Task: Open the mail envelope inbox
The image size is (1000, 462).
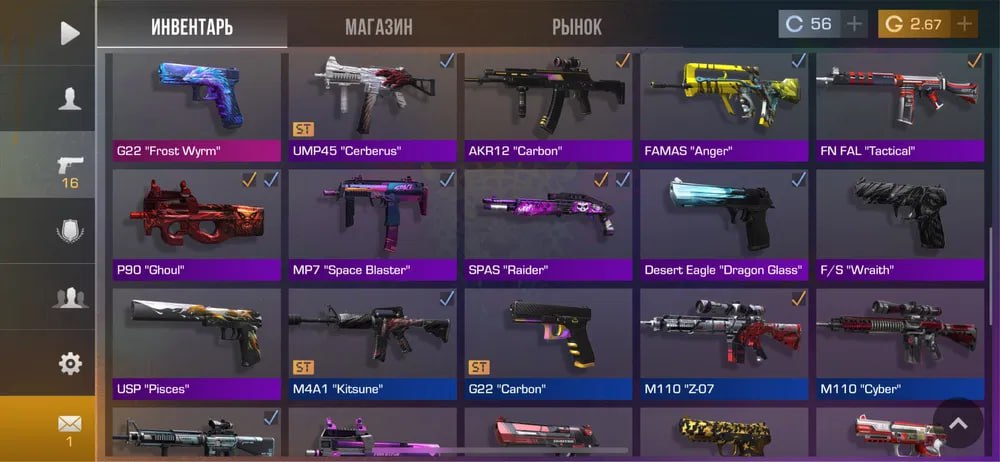Action: [x=69, y=426]
